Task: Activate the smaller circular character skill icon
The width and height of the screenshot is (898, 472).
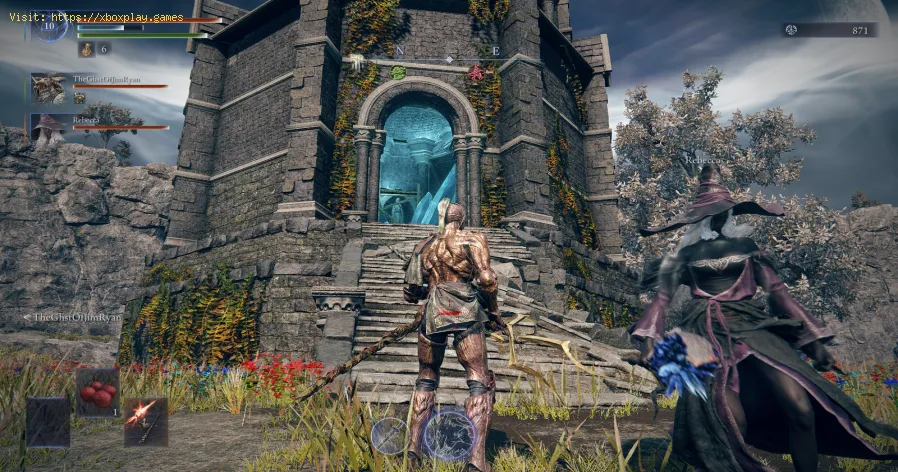Action: click(x=389, y=435)
